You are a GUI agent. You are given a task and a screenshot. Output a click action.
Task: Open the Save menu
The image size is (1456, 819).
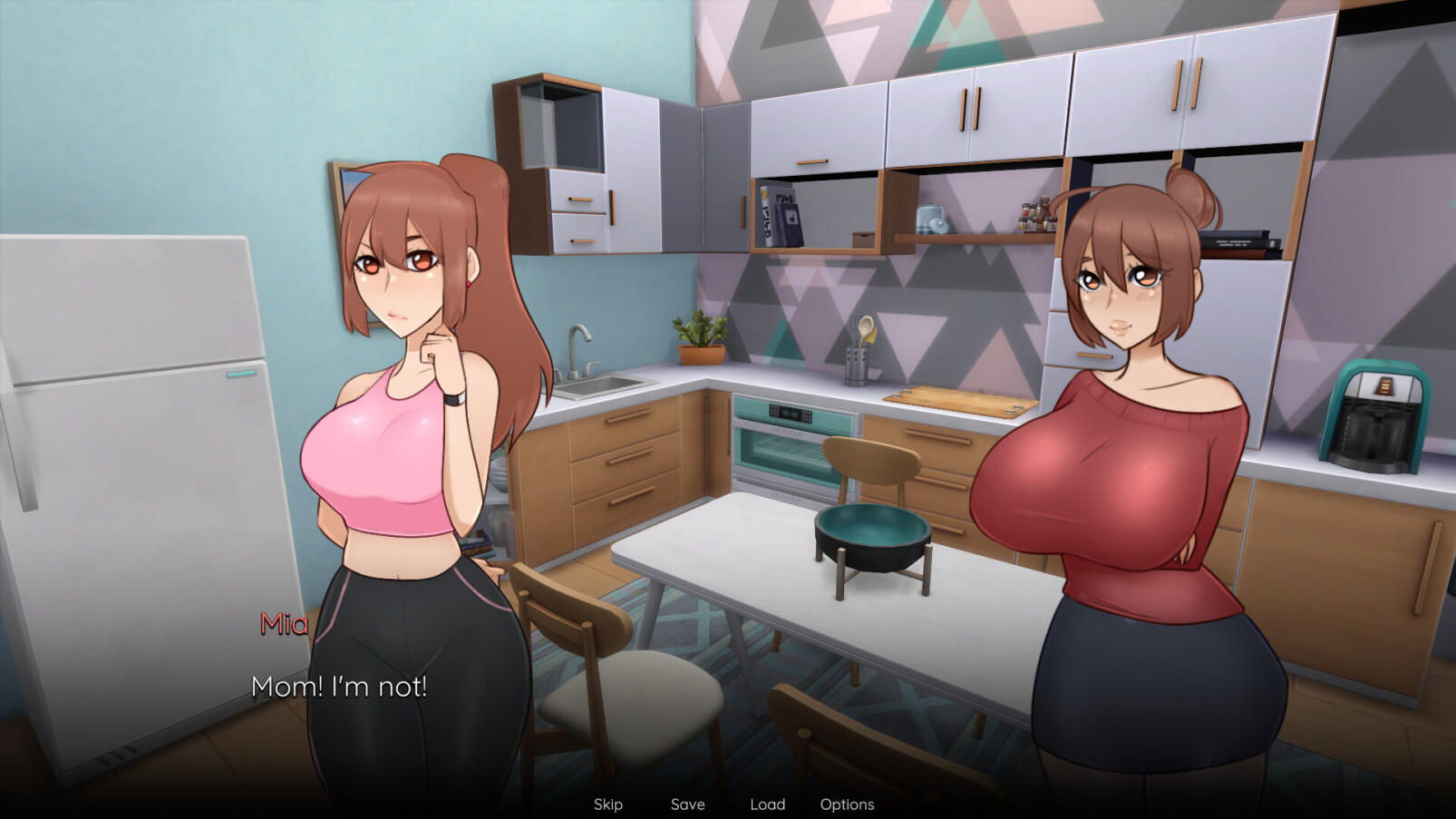(x=687, y=804)
